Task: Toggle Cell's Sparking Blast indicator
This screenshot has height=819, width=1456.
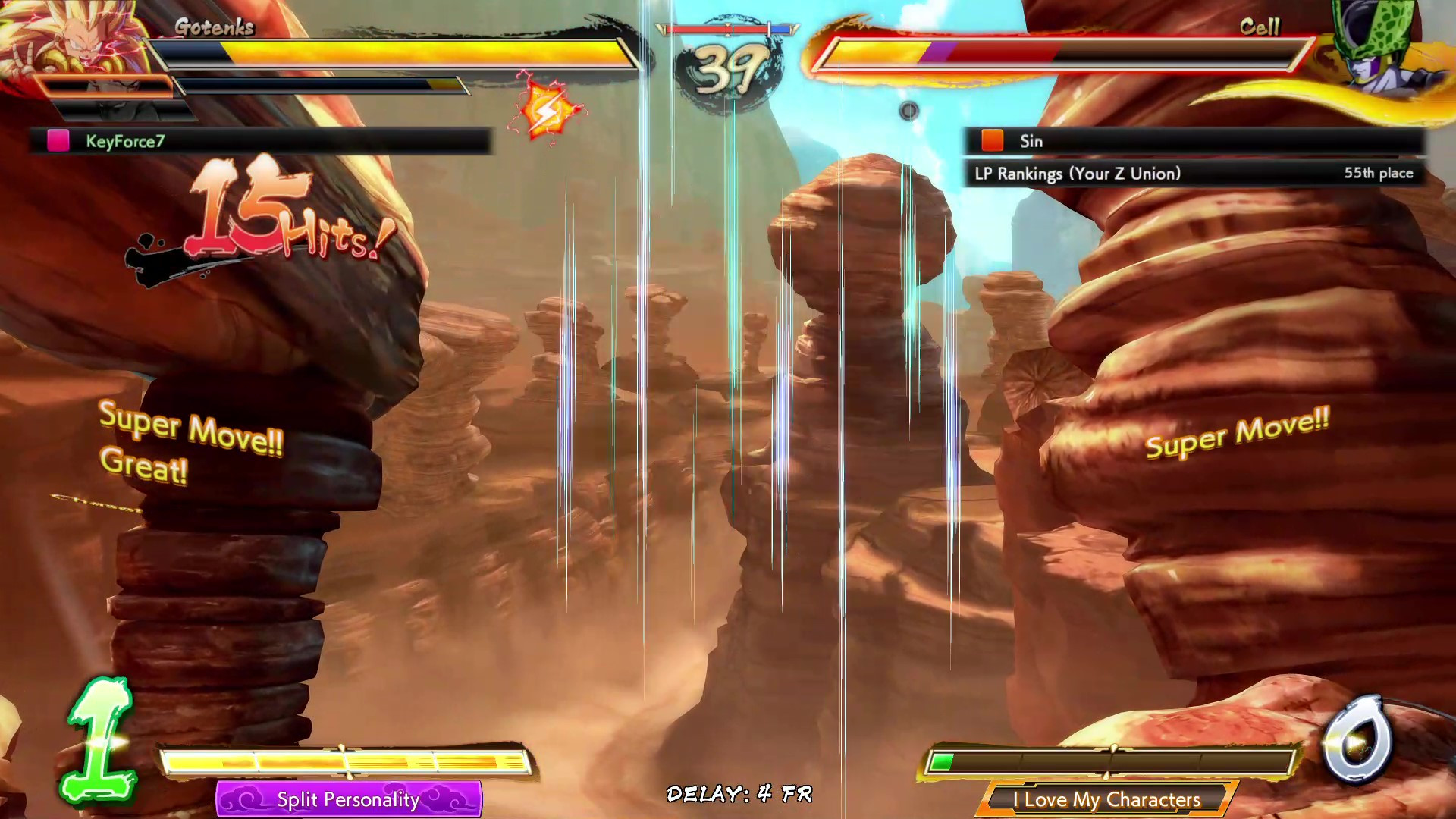Action: click(909, 111)
